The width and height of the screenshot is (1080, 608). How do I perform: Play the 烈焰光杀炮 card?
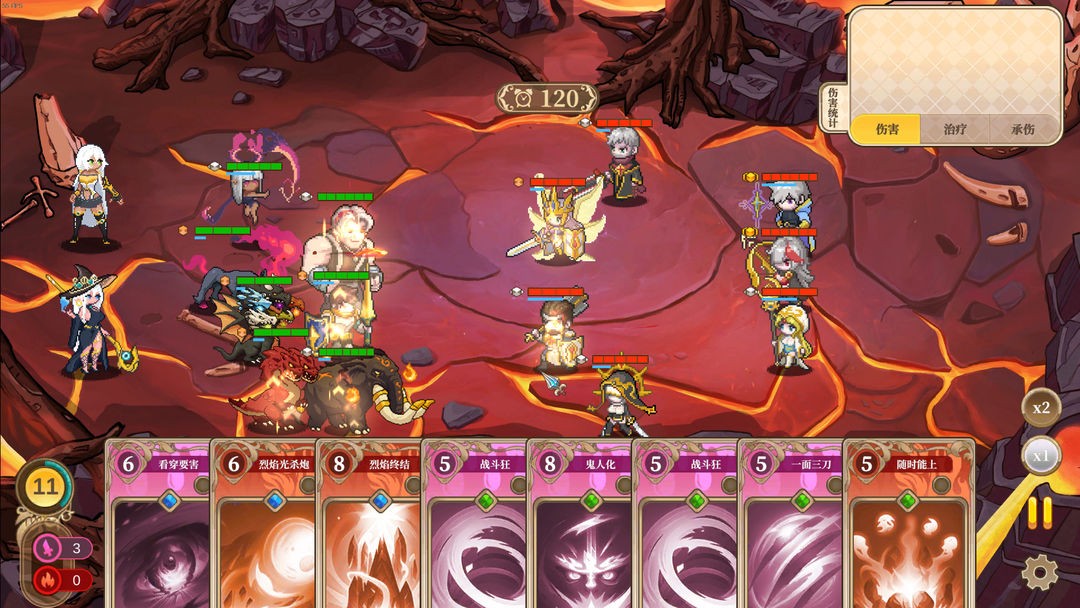pos(263,525)
